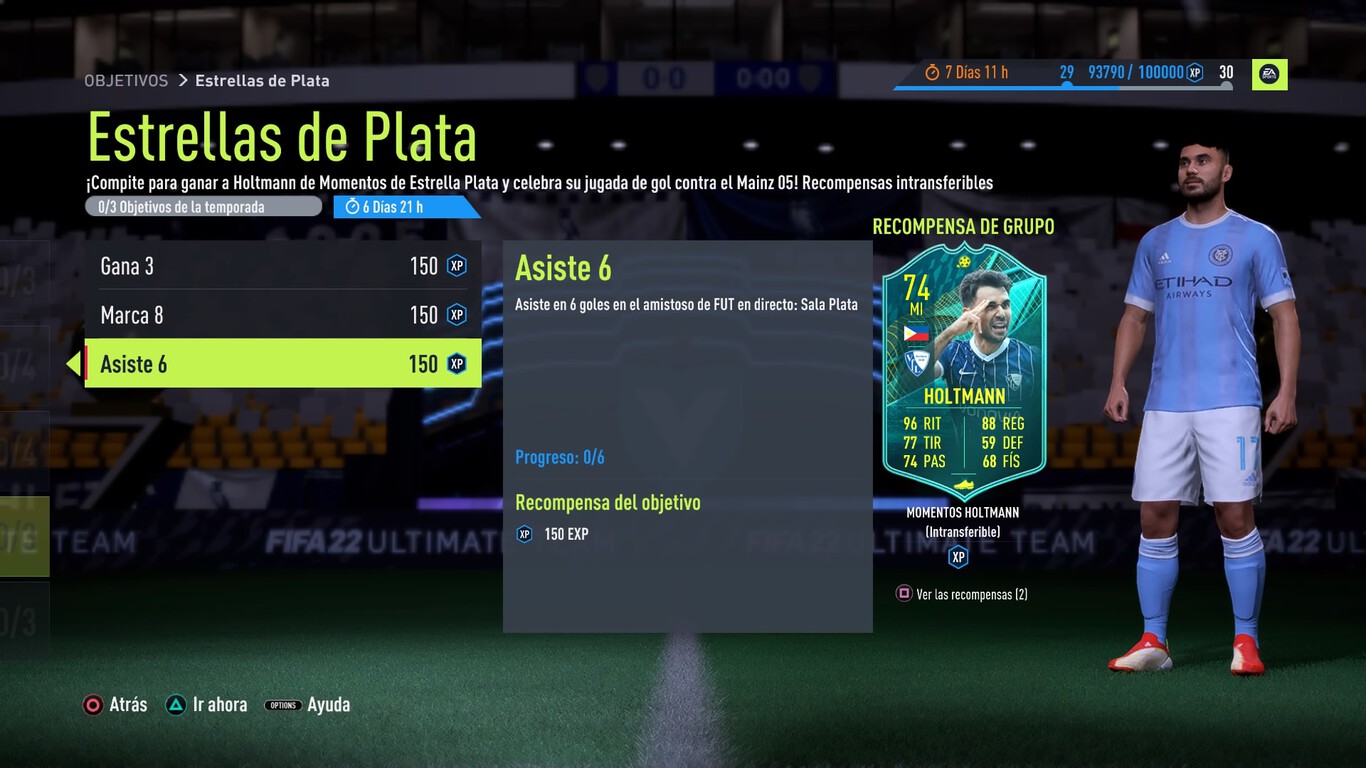The height and width of the screenshot is (768, 1366).
Task: Click the EA Sports logo top right
Action: (1271, 74)
